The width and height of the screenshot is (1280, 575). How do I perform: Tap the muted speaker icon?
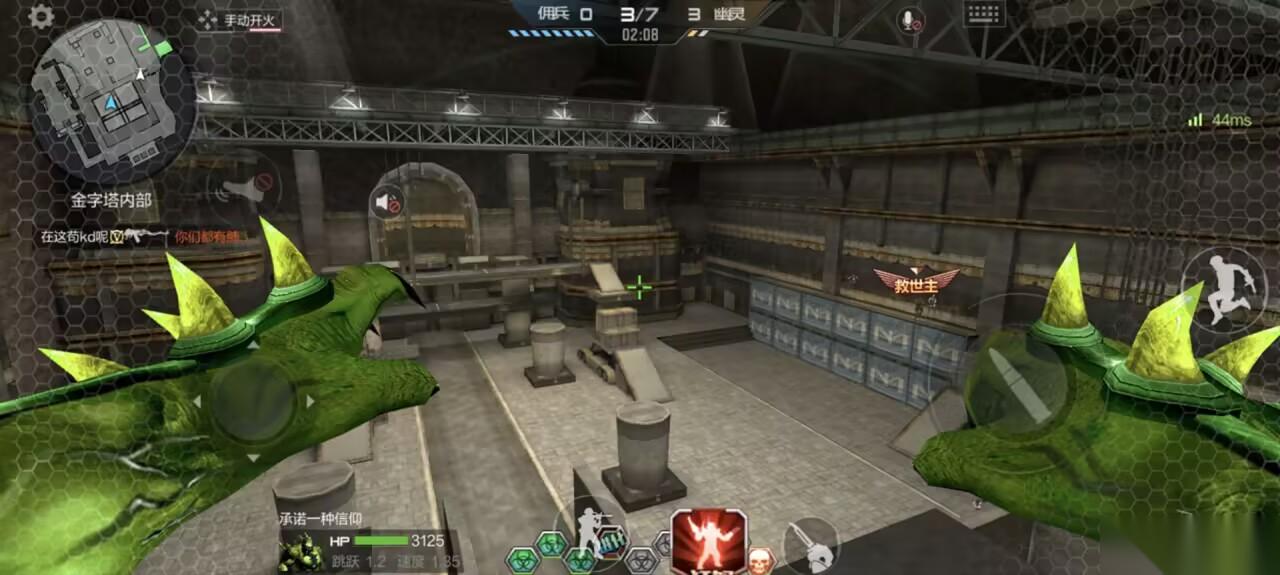click(386, 204)
